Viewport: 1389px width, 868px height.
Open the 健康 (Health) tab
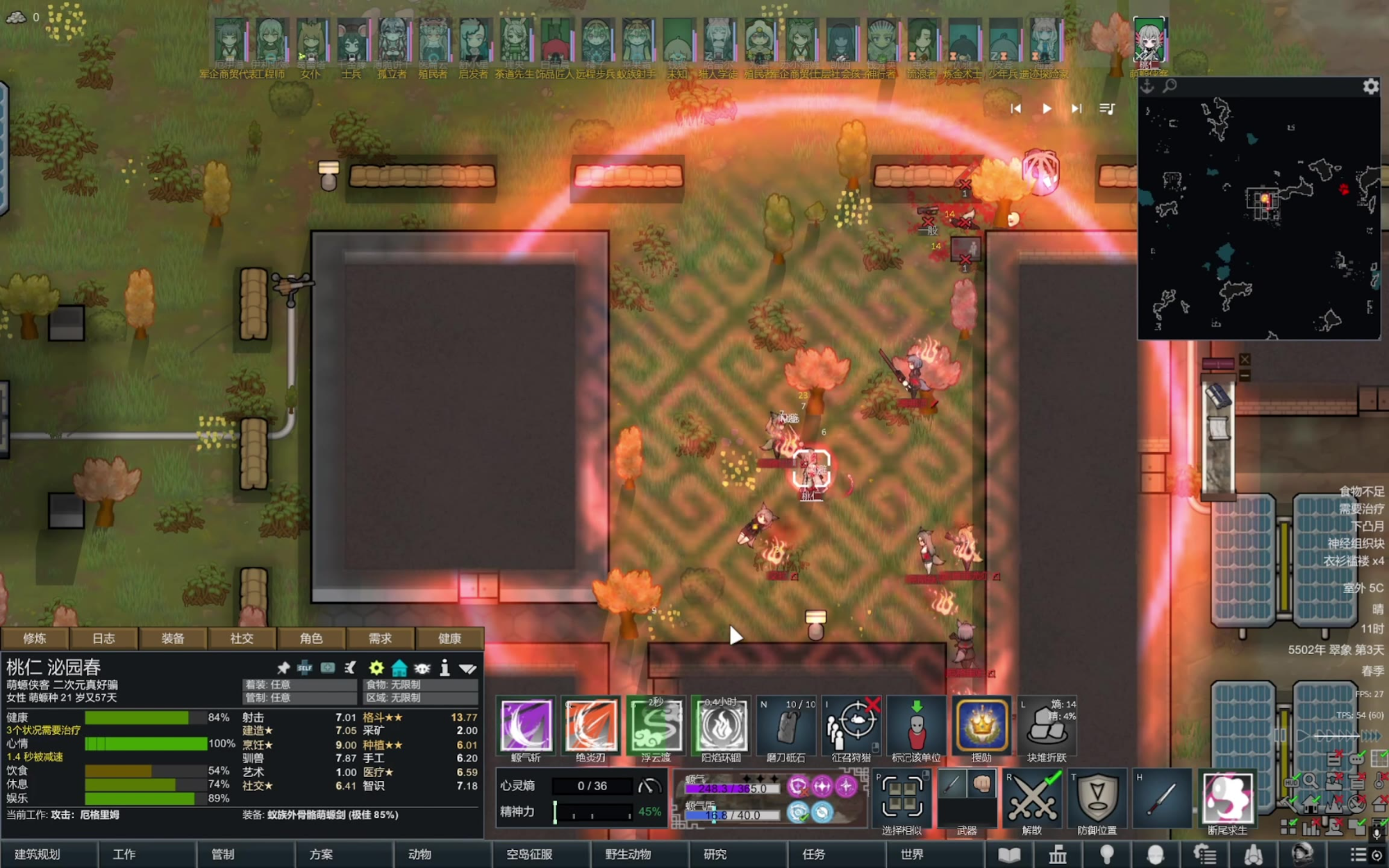[x=449, y=638]
